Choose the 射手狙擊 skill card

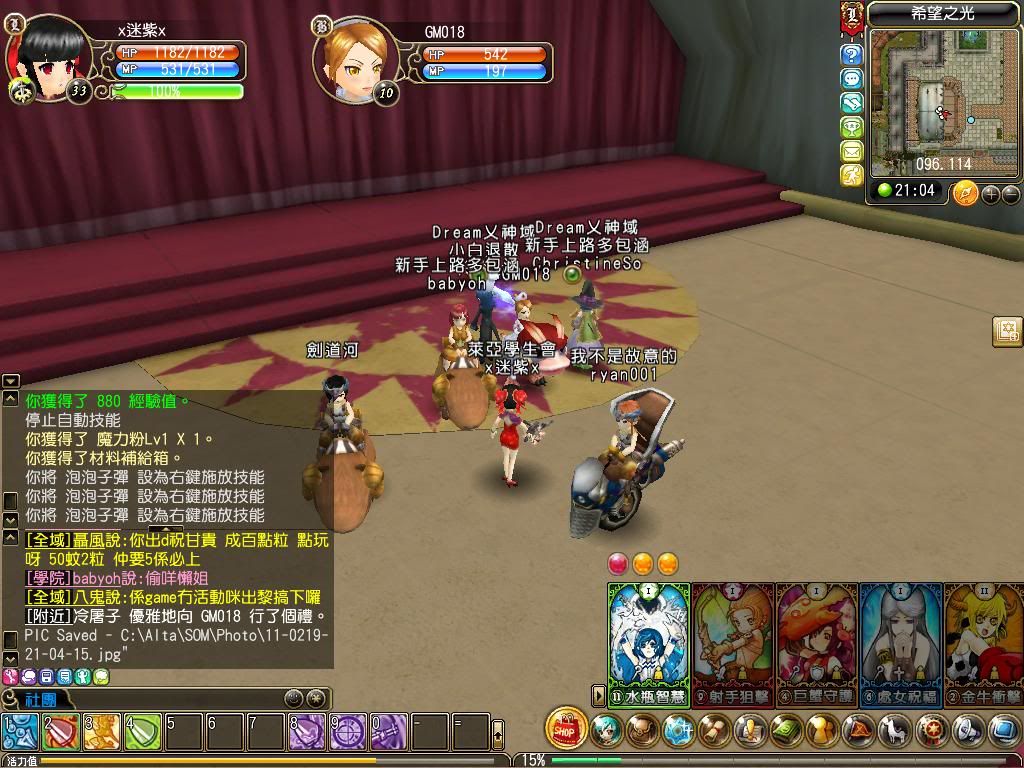[733, 640]
